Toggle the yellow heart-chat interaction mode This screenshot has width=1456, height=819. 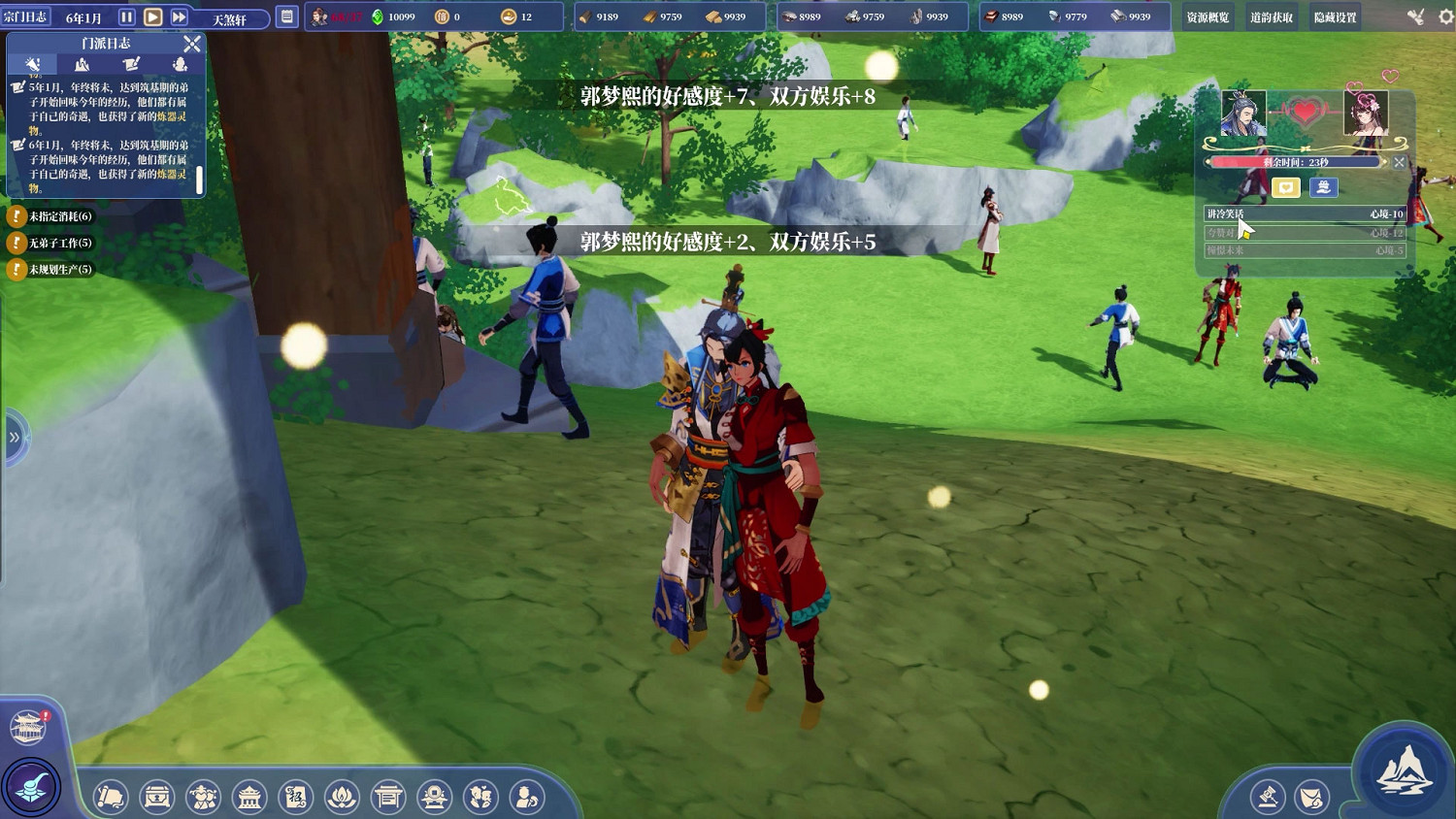[1286, 187]
